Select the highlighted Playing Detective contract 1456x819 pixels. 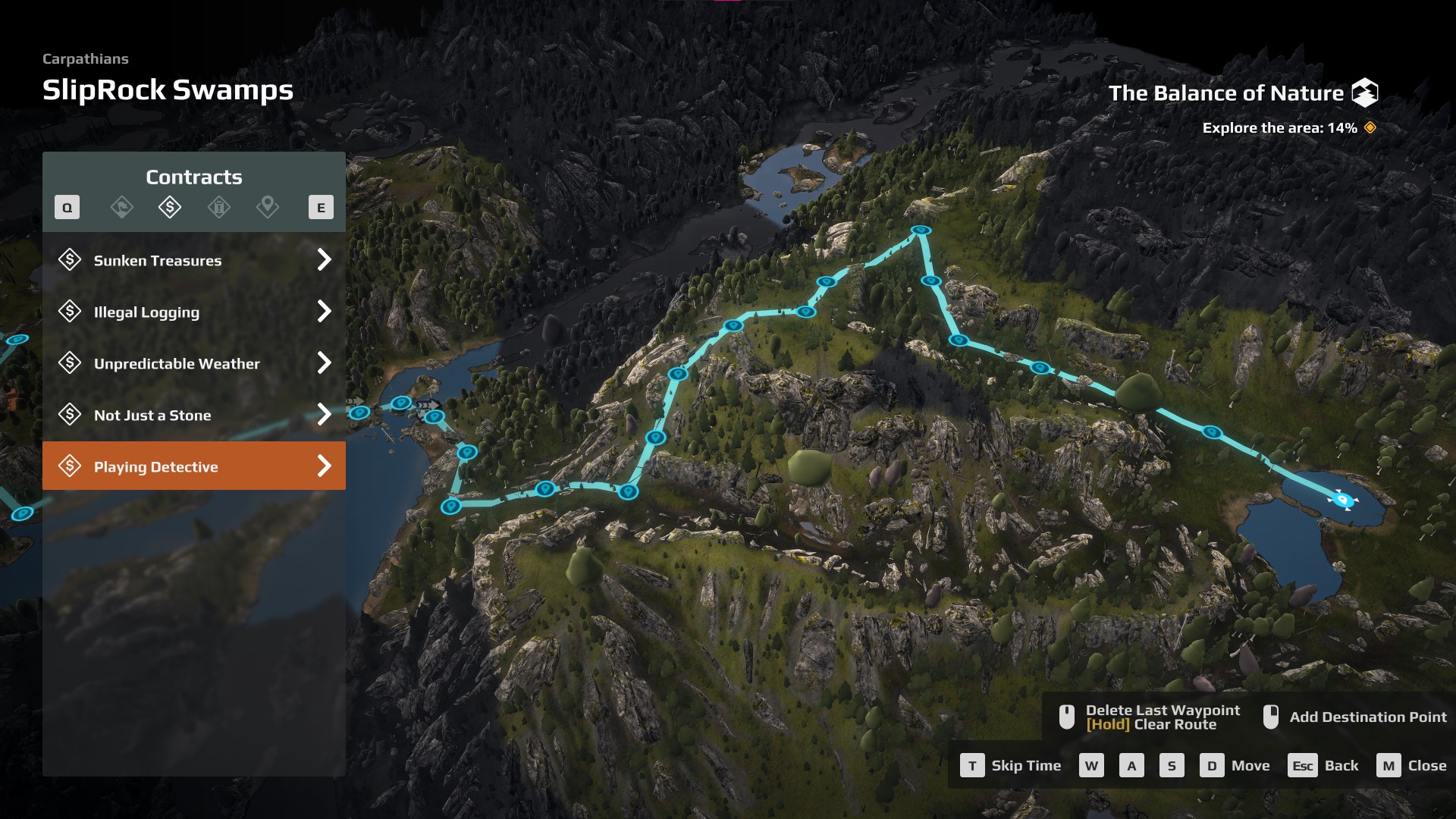tap(194, 466)
